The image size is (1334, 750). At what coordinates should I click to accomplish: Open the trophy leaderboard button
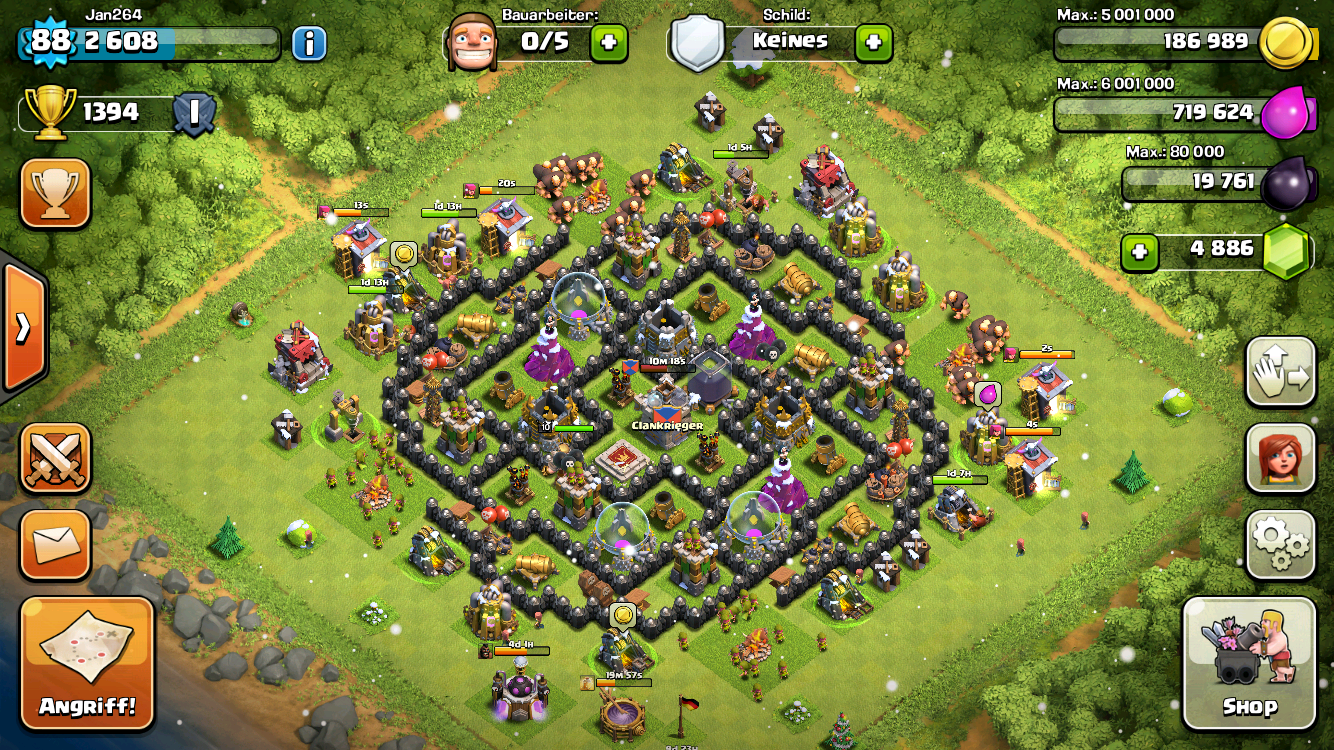56,194
